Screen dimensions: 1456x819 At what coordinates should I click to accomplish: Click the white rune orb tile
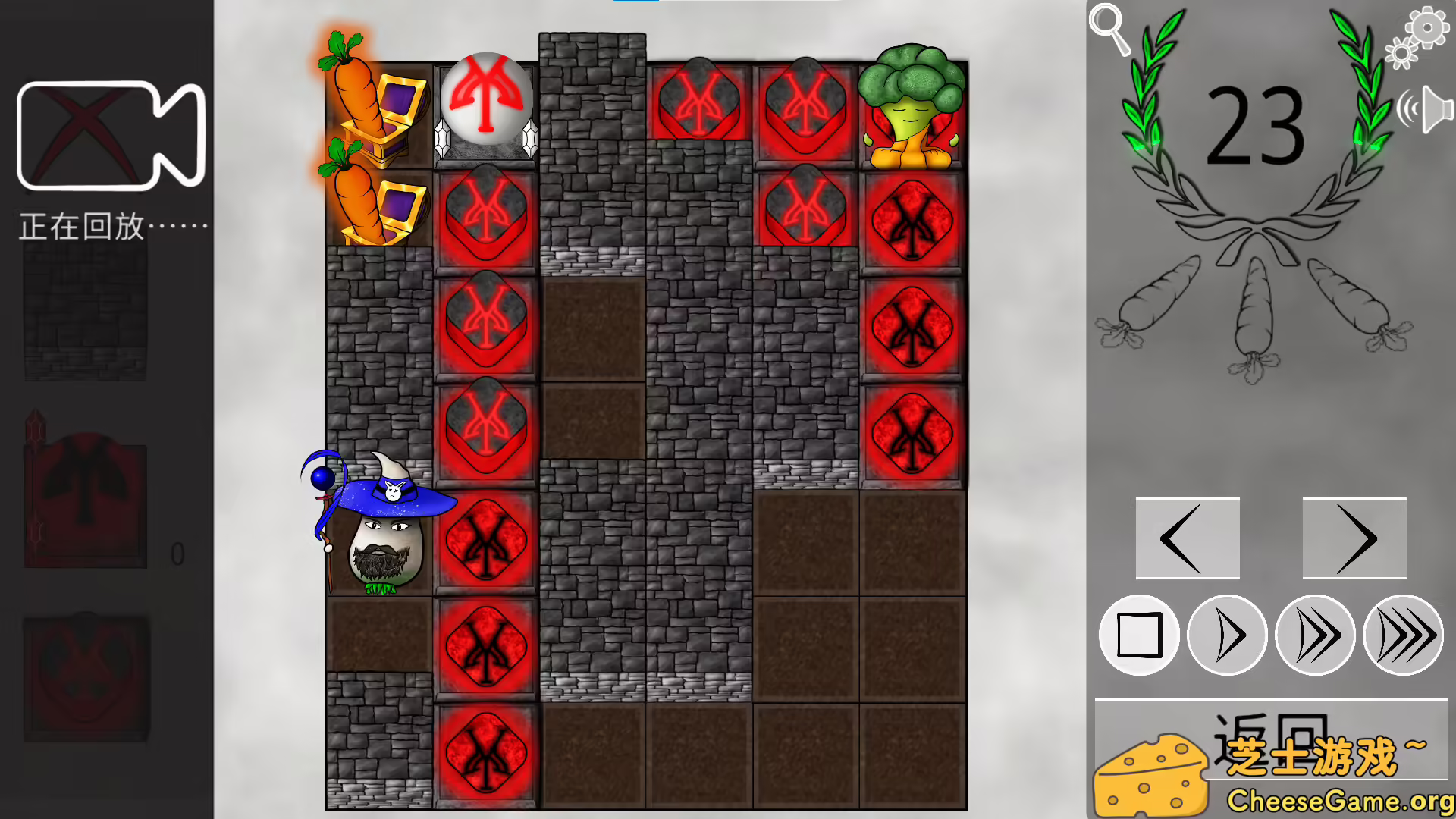pos(486,99)
